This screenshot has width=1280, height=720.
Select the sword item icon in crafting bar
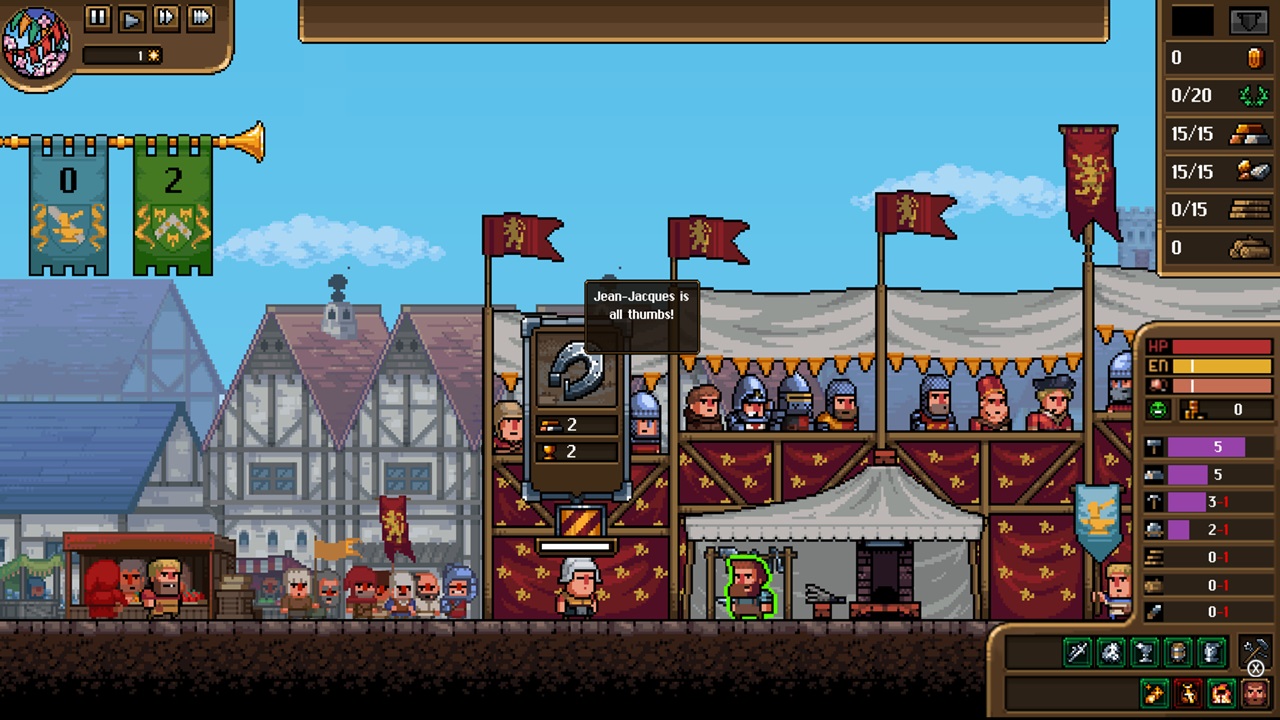(x=1077, y=652)
